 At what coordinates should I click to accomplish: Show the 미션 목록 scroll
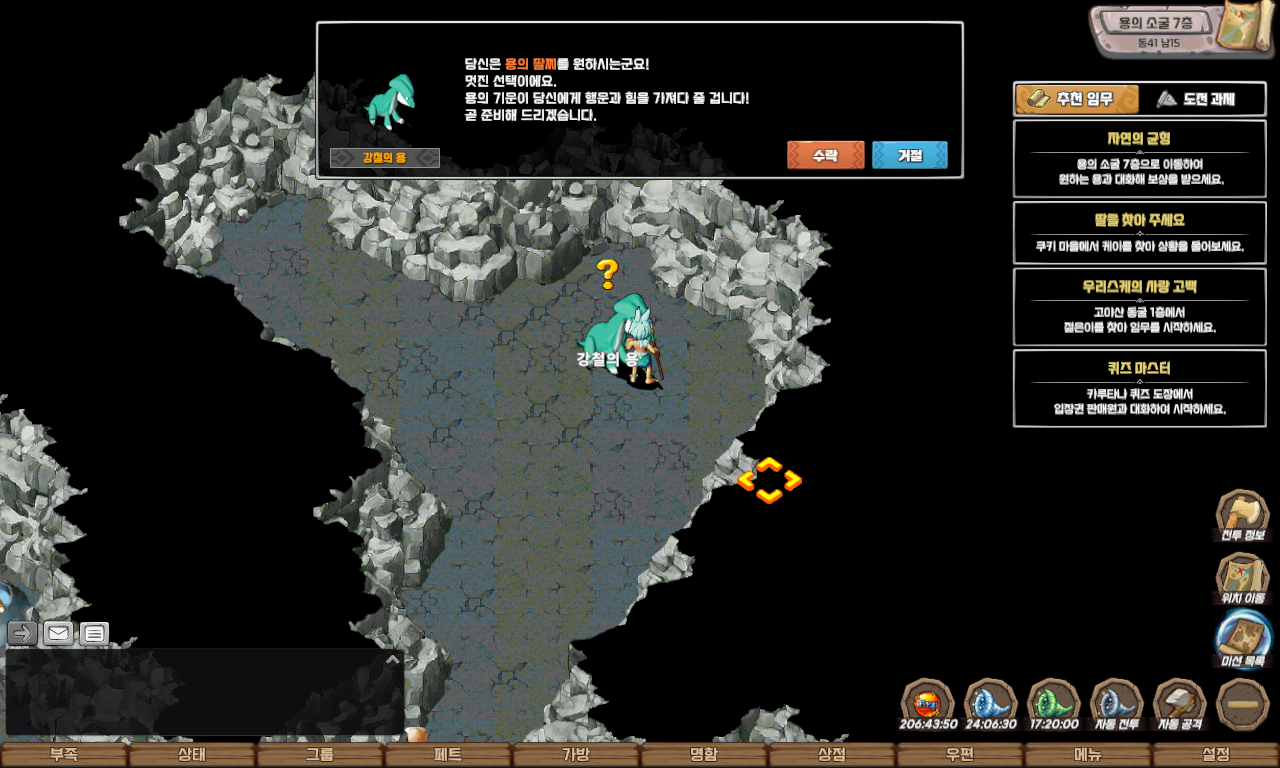(1242, 640)
